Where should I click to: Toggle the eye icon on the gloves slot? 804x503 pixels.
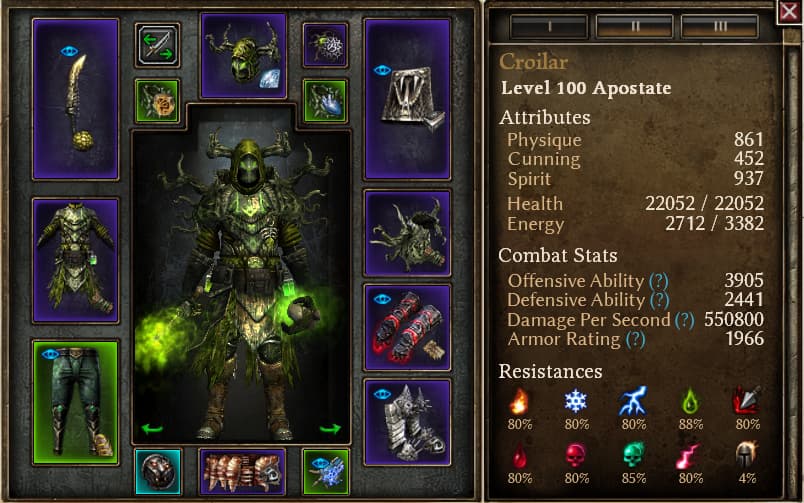[382, 298]
